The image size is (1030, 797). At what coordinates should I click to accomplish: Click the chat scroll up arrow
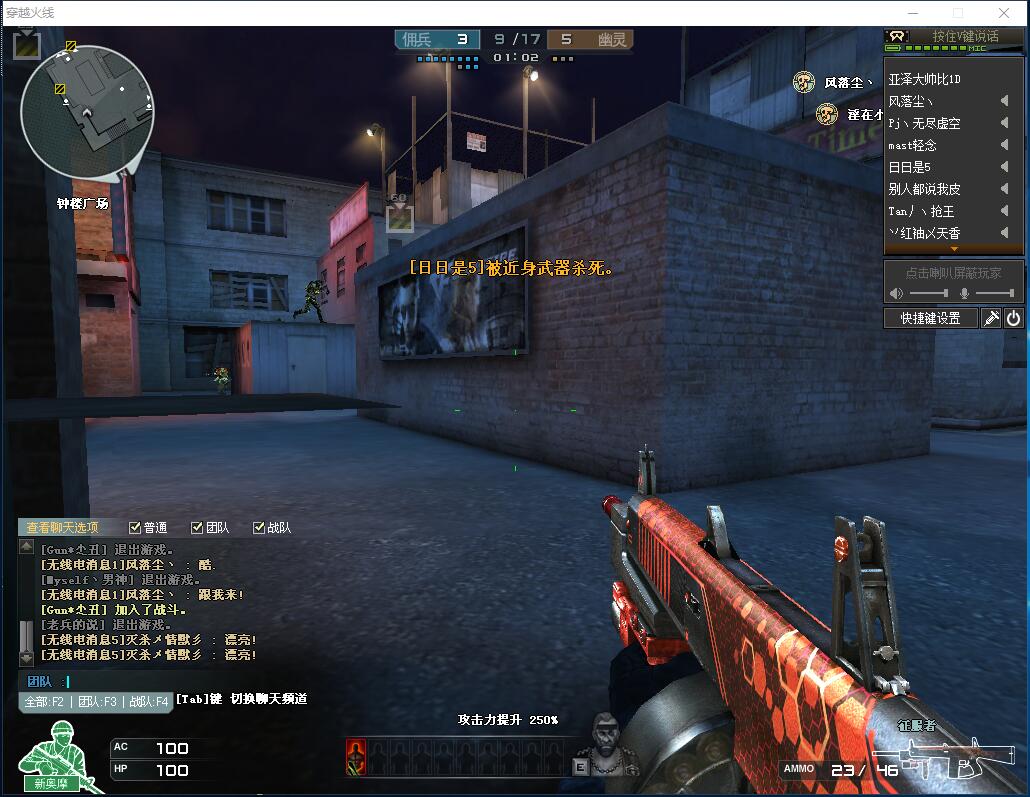click(26, 547)
